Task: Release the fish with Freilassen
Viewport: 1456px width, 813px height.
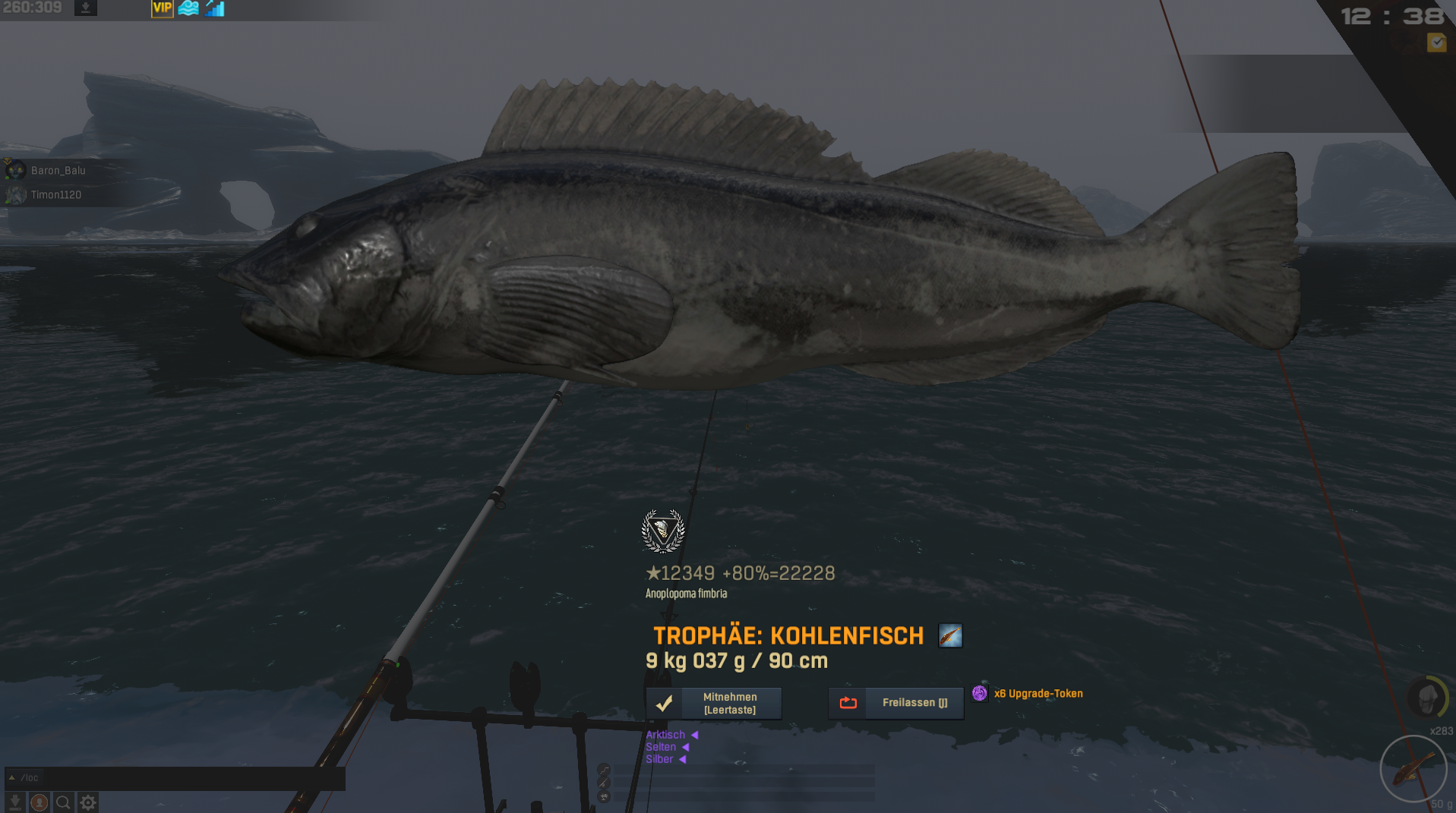Action: click(x=896, y=703)
